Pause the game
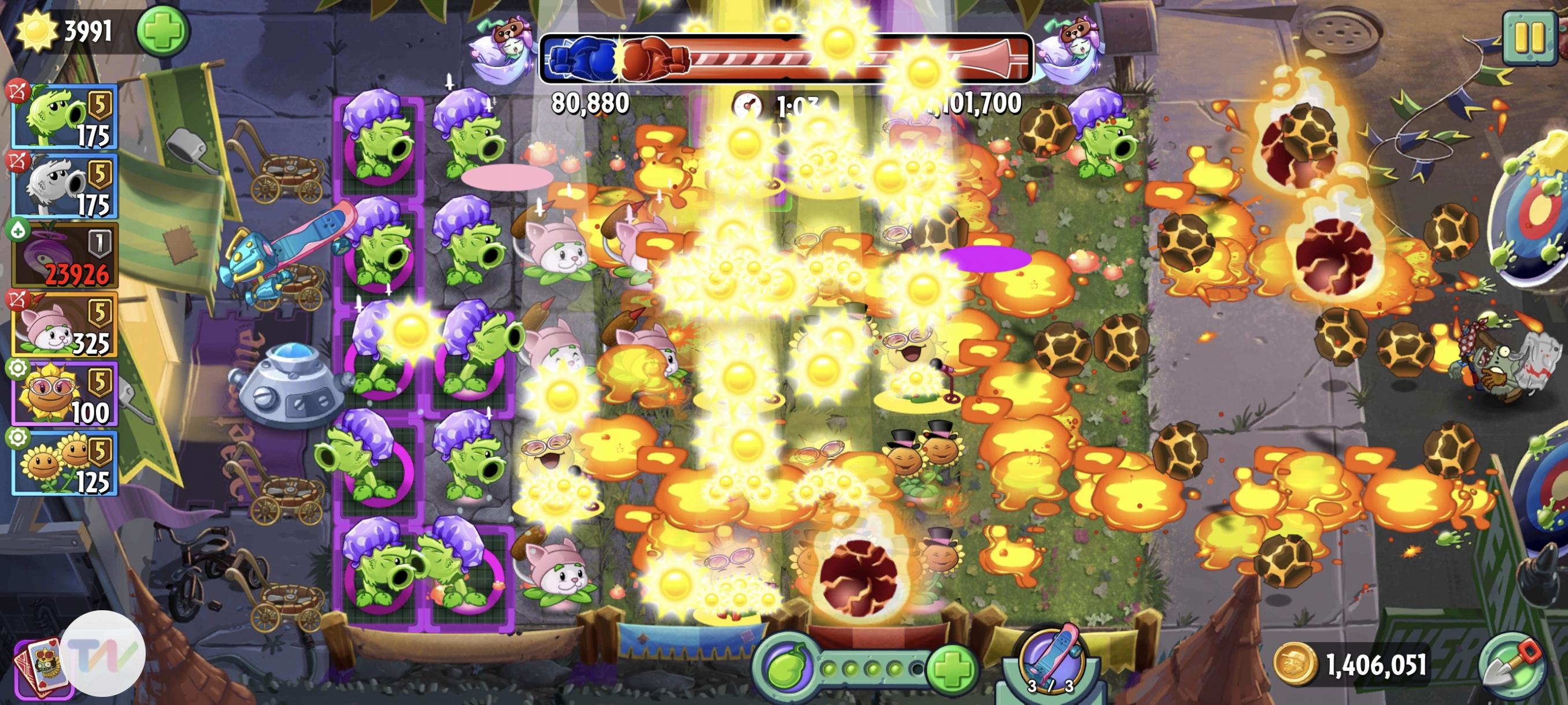The image size is (1568, 705). point(1531,38)
